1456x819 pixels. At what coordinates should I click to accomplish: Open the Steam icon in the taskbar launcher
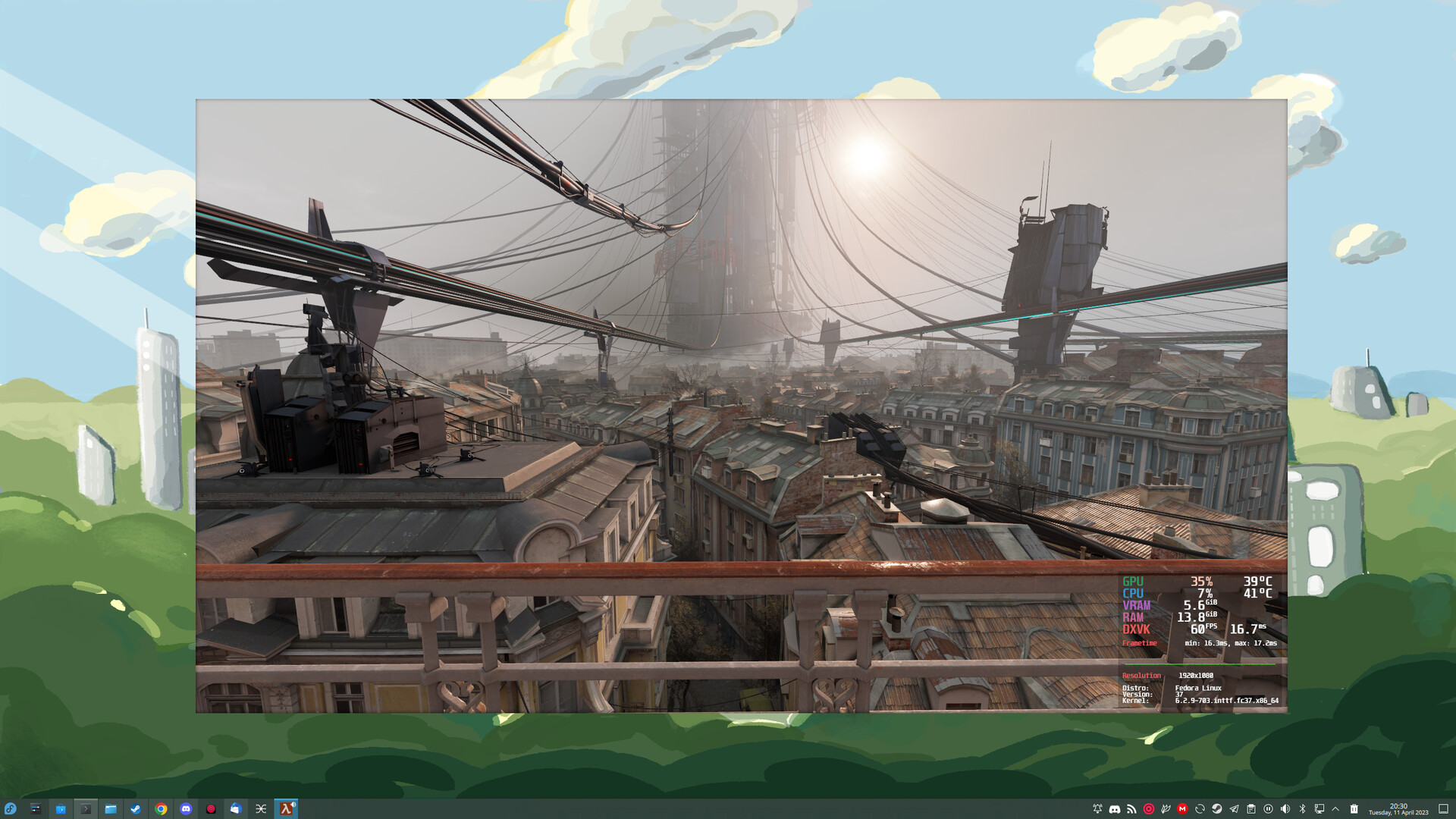pos(136,809)
